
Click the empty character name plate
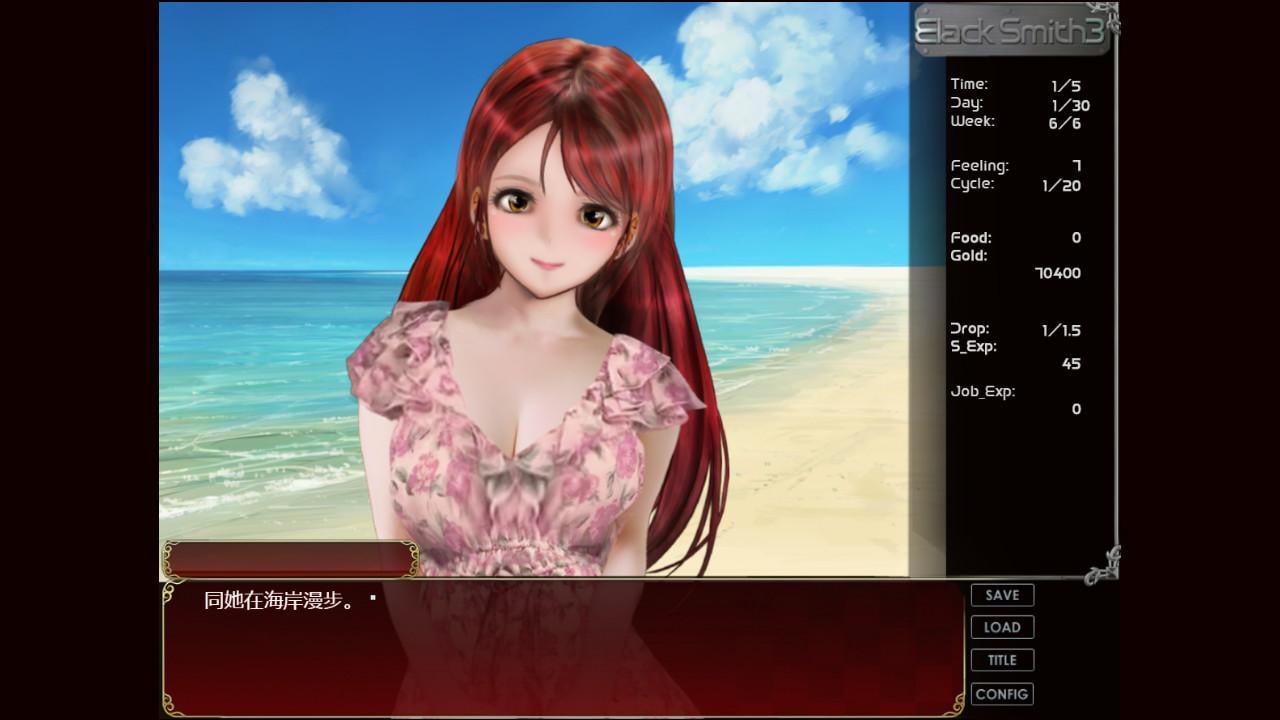(290, 560)
